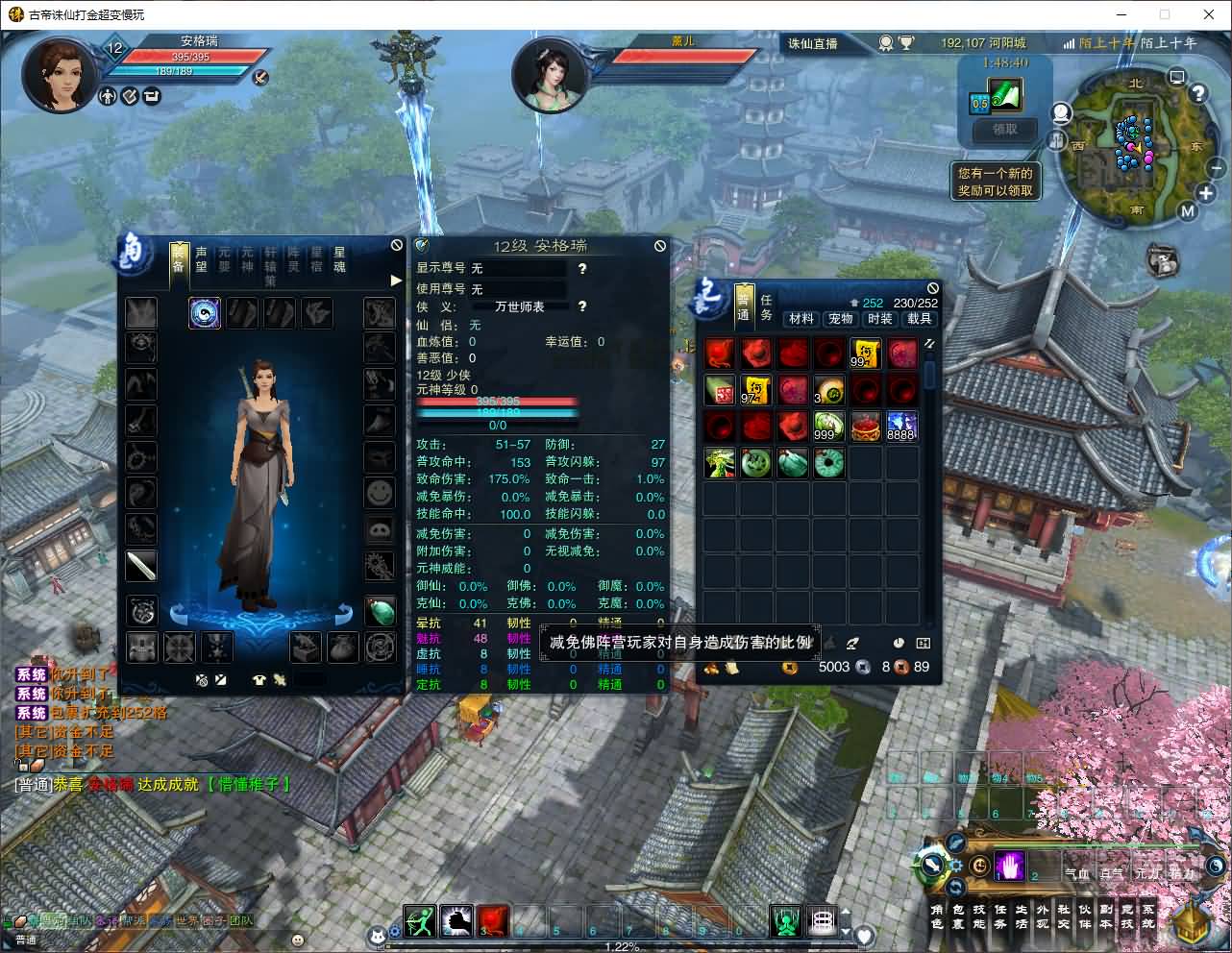
Task: Click the 材料 filter button in the bag
Action: pyautogui.click(x=801, y=318)
